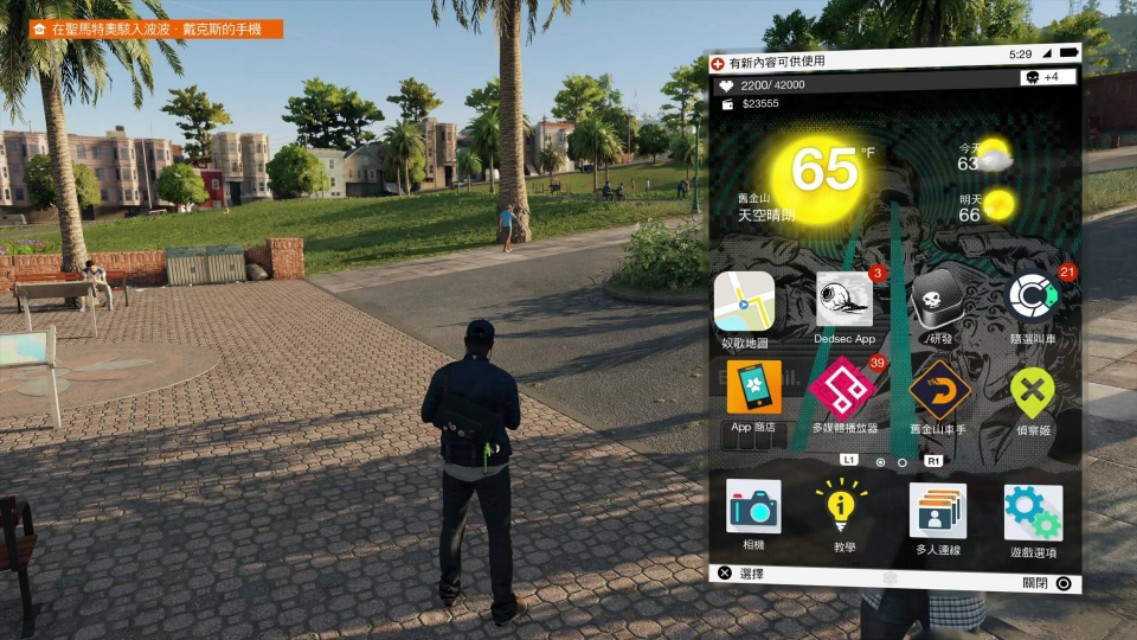Image resolution: width=1137 pixels, height=640 pixels.
Task: Open the 研發 skull app
Action: point(938,298)
